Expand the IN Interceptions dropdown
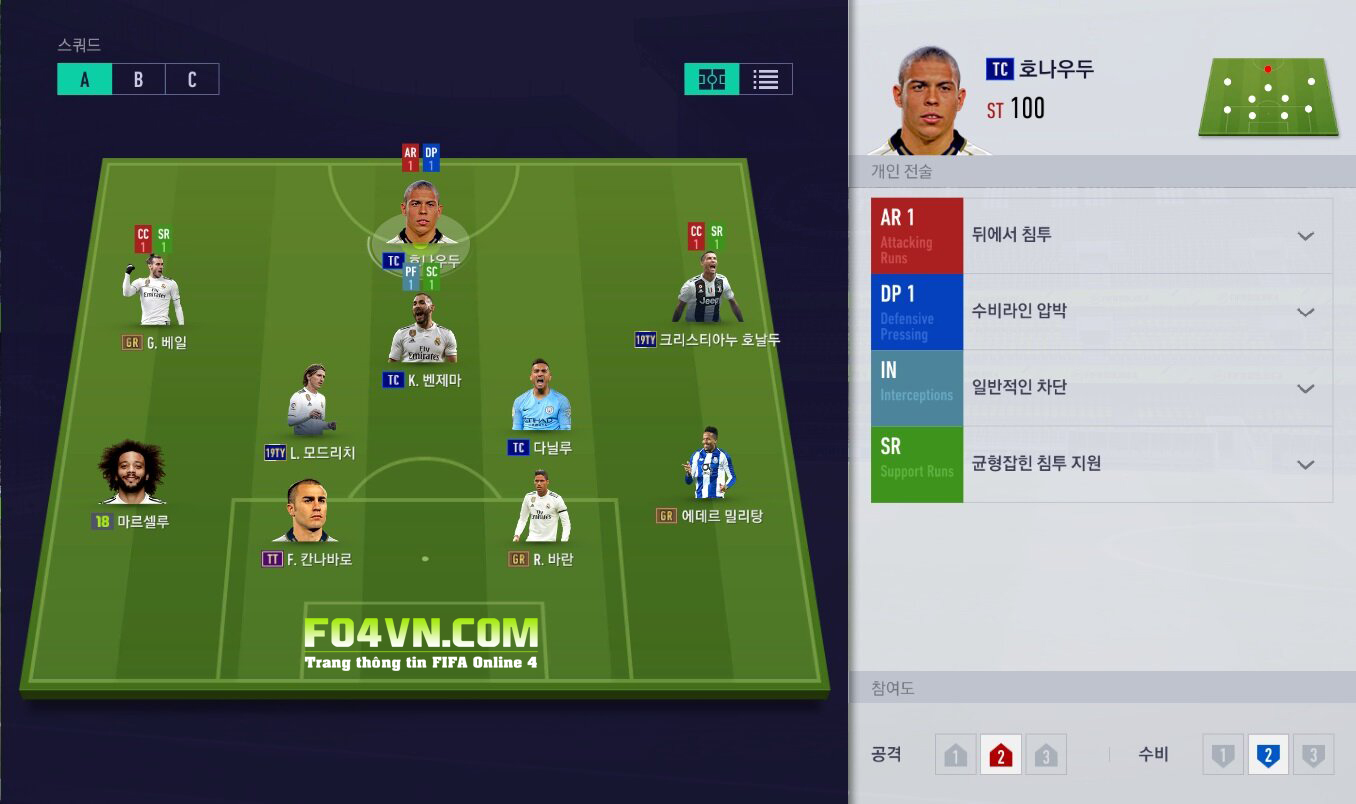The height and width of the screenshot is (804, 1356). tap(1305, 388)
